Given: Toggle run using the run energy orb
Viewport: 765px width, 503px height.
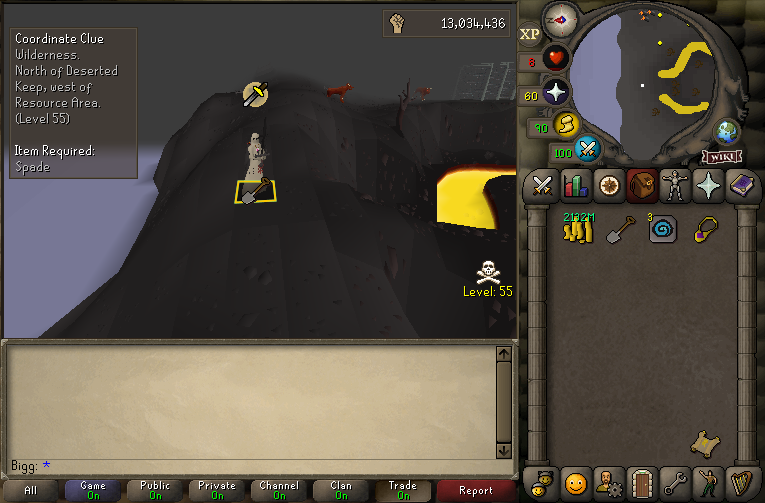Looking at the screenshot, I should 567,124.
